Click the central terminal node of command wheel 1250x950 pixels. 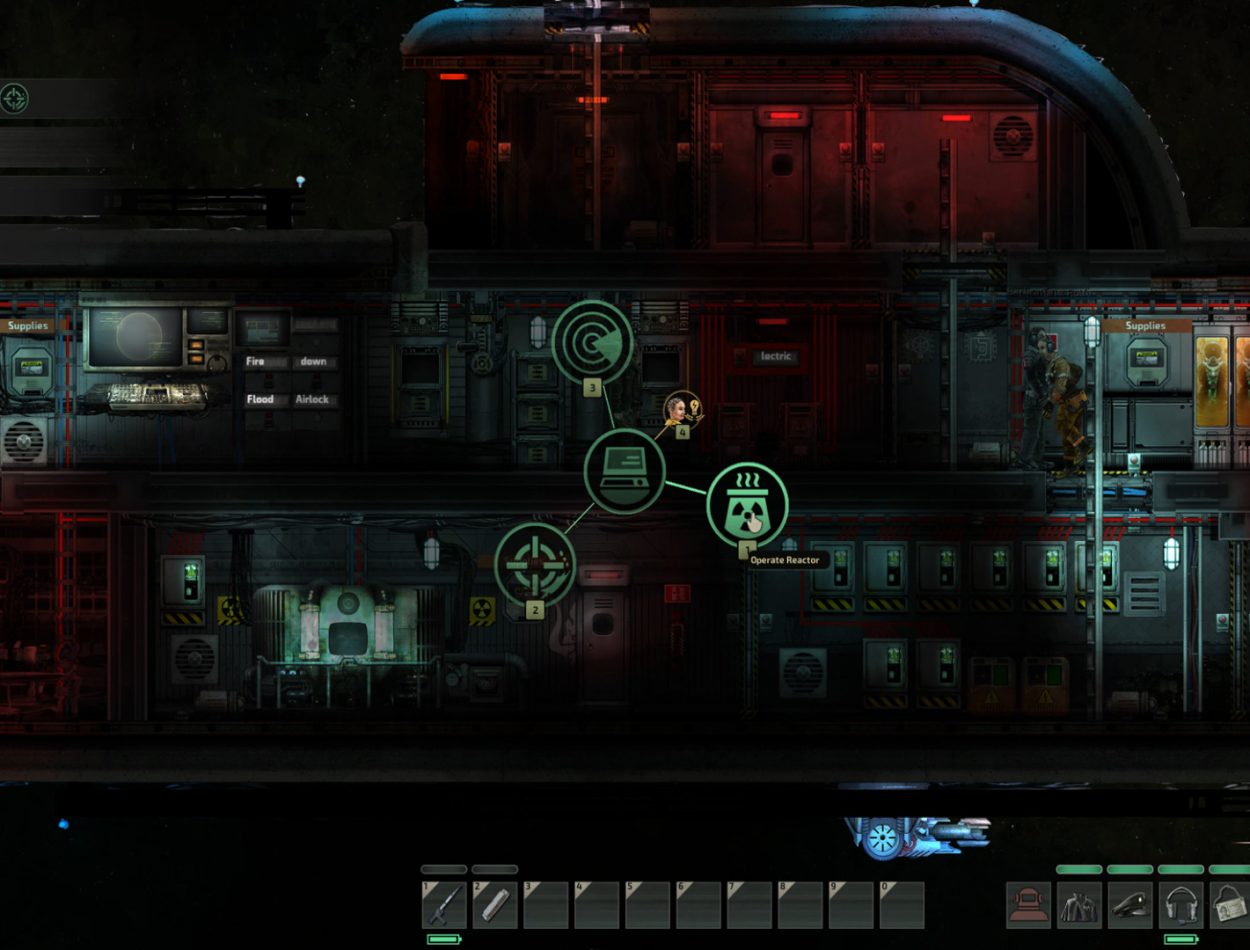[x=625, y=471]
